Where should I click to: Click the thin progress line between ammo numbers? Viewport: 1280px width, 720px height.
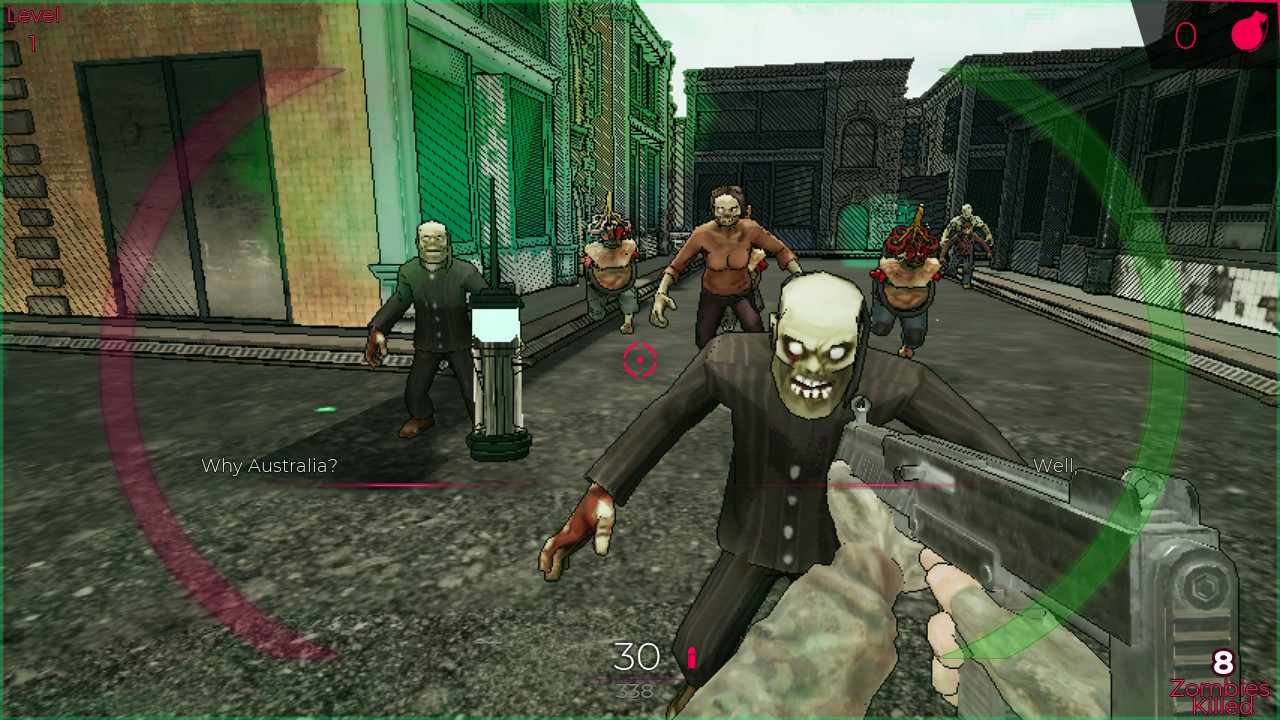634,677
